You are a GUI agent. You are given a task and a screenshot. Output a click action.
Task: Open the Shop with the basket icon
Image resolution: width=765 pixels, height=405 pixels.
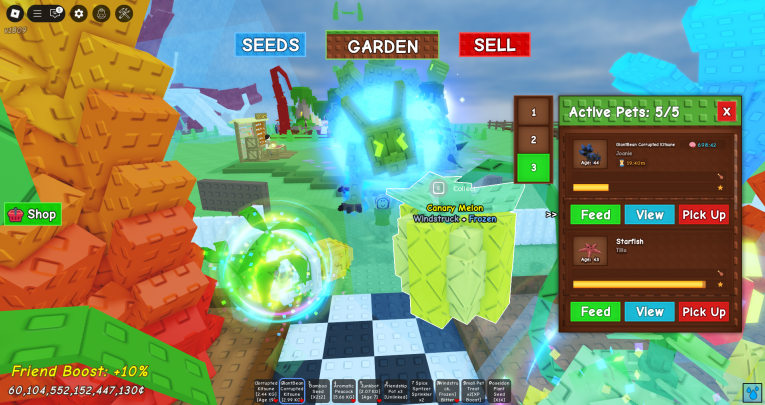33,214
